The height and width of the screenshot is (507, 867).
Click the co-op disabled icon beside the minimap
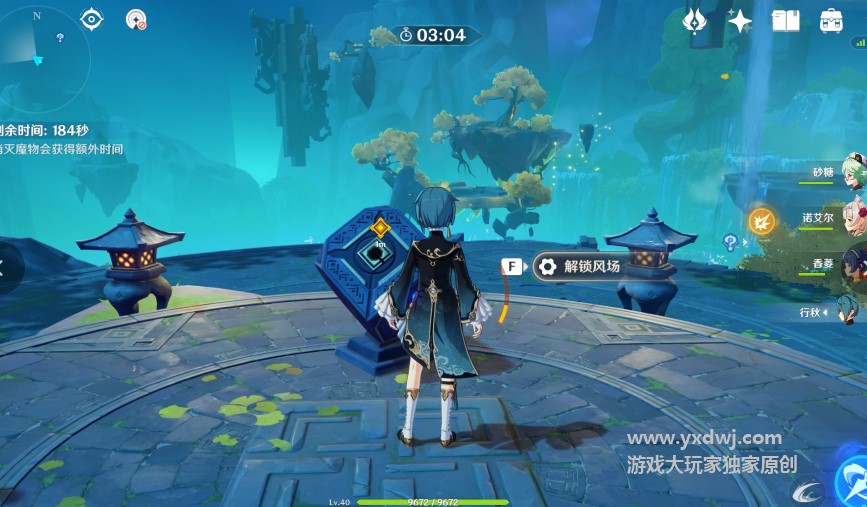point(136,19)
